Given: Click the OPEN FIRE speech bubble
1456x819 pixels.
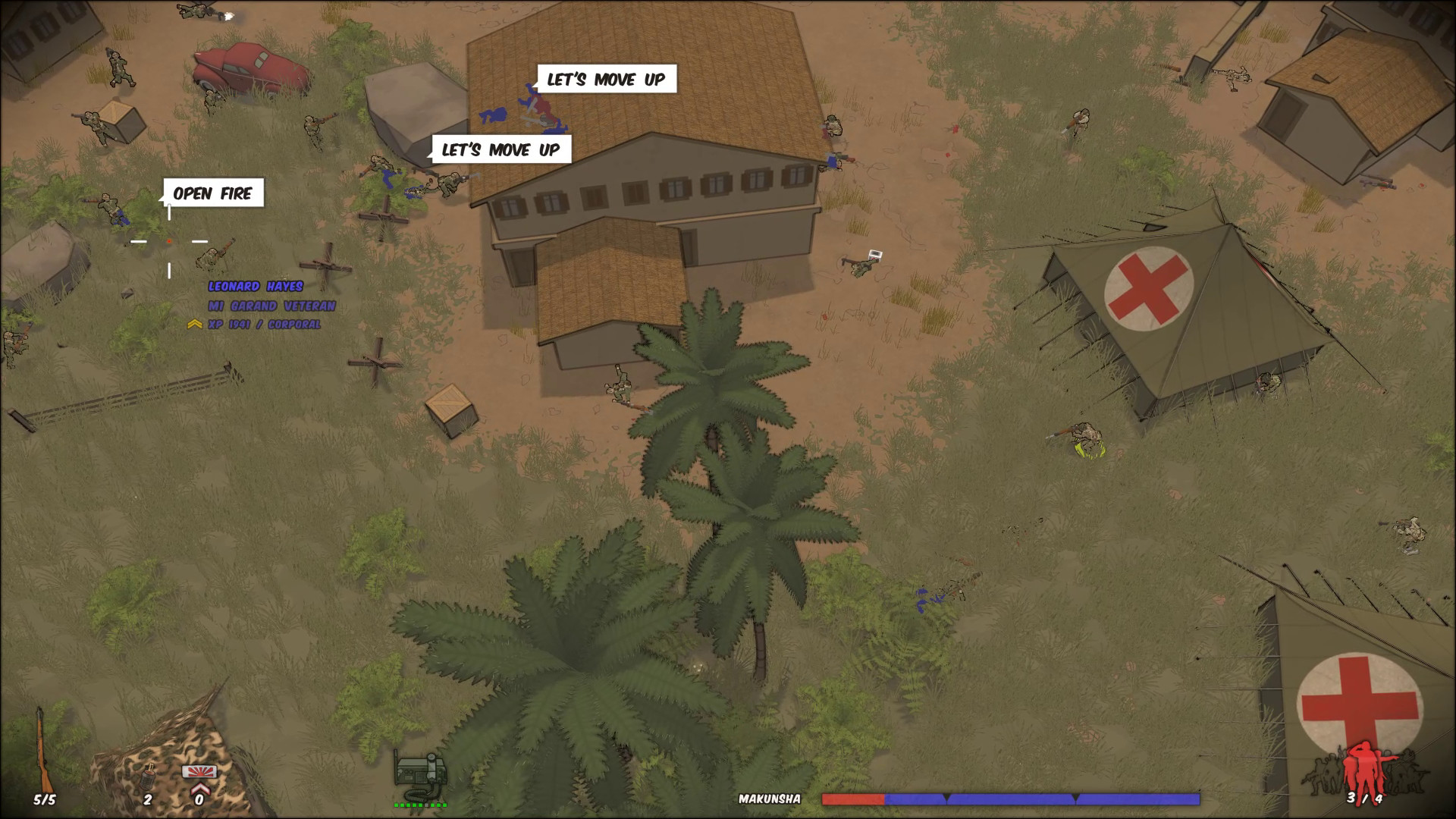Looking at the screenshot, I should [x=214, y=194].
